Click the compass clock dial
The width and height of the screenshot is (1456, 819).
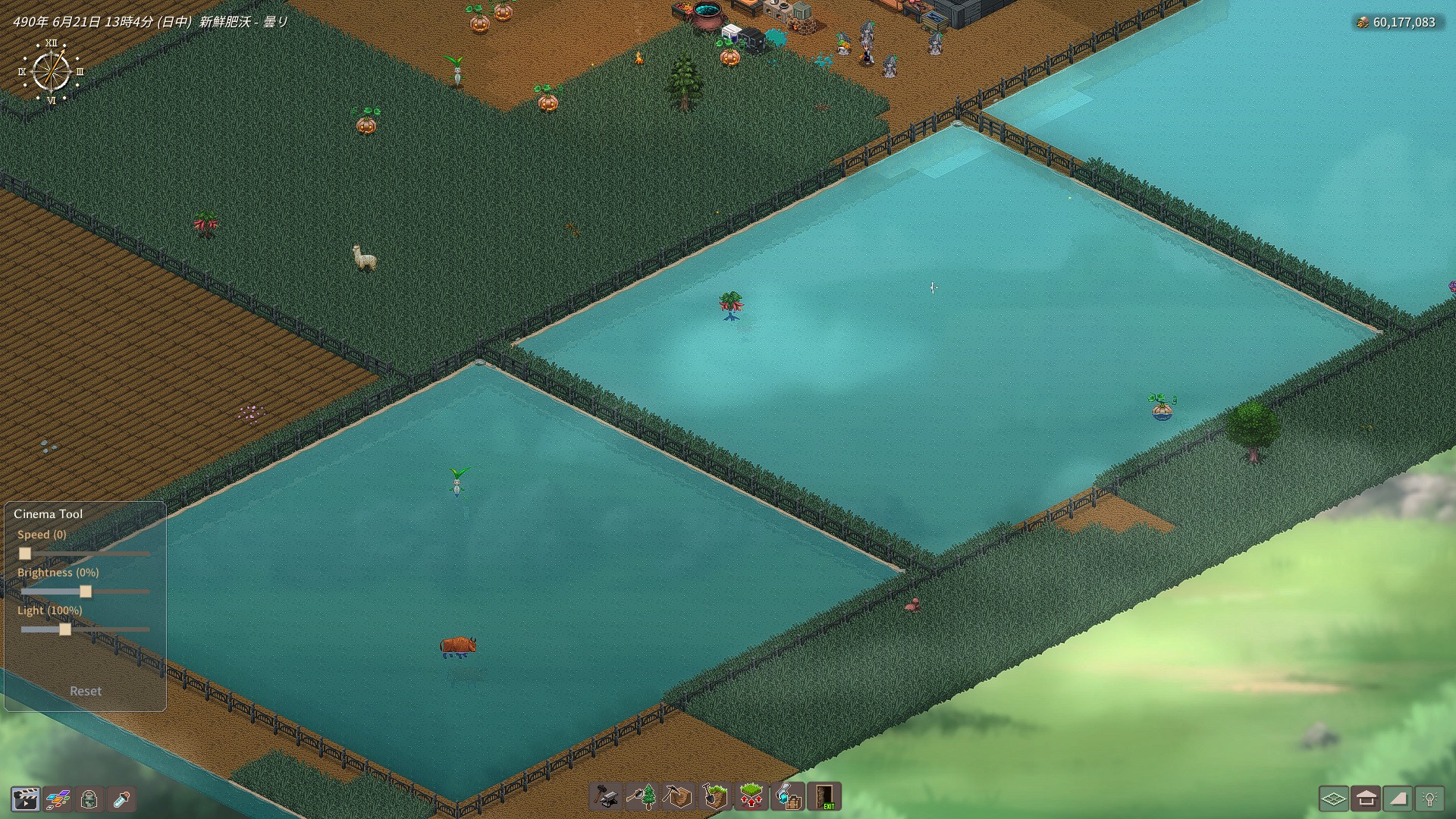click(52, 72)
